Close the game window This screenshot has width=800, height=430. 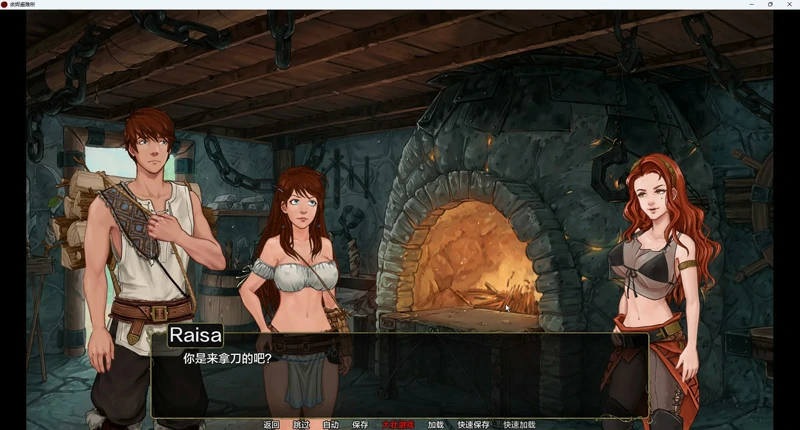coord(788,4)
